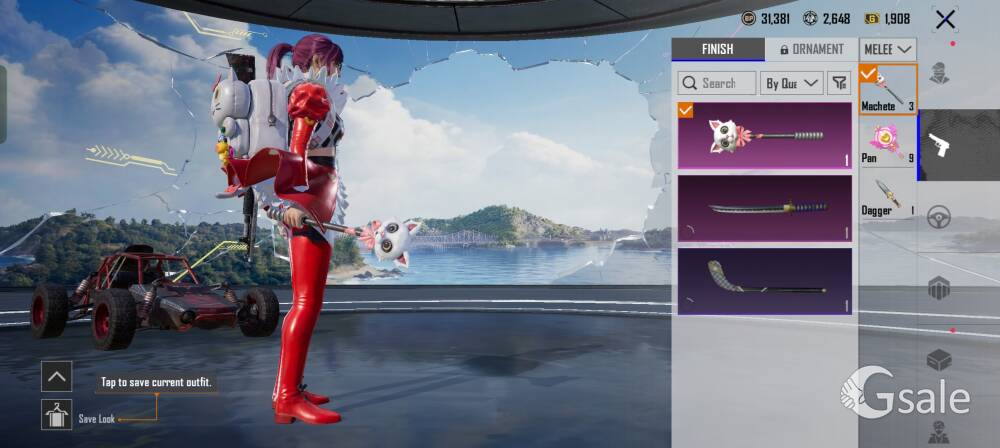Expand the up-arrow panel button

[x=56, y=376]
